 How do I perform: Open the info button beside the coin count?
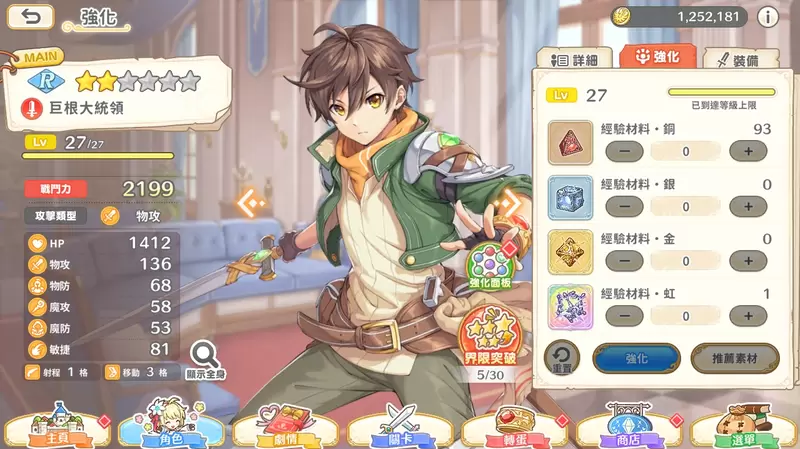click(x=768, y=16)
